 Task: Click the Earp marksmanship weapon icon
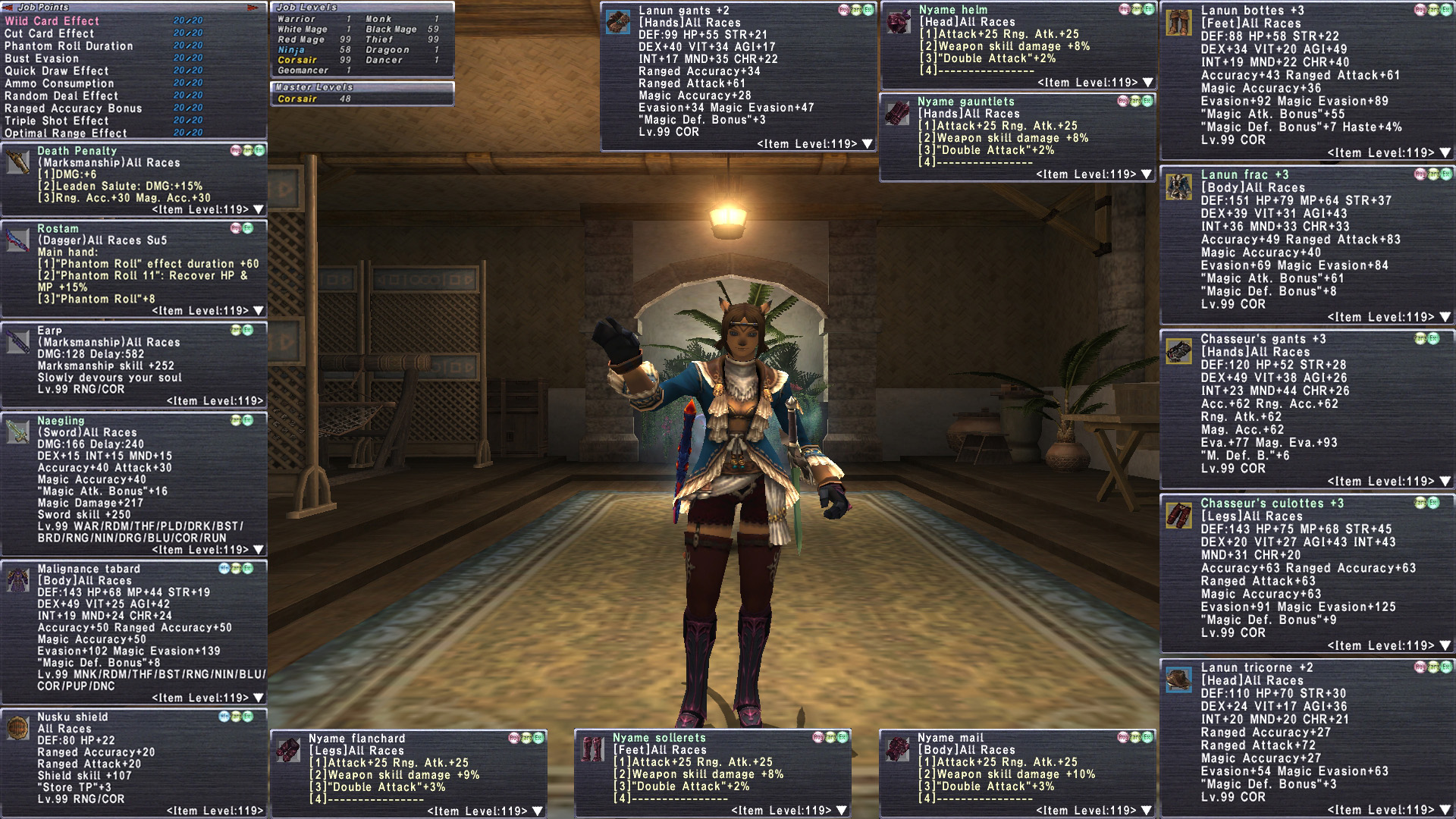tap(18, 342)
